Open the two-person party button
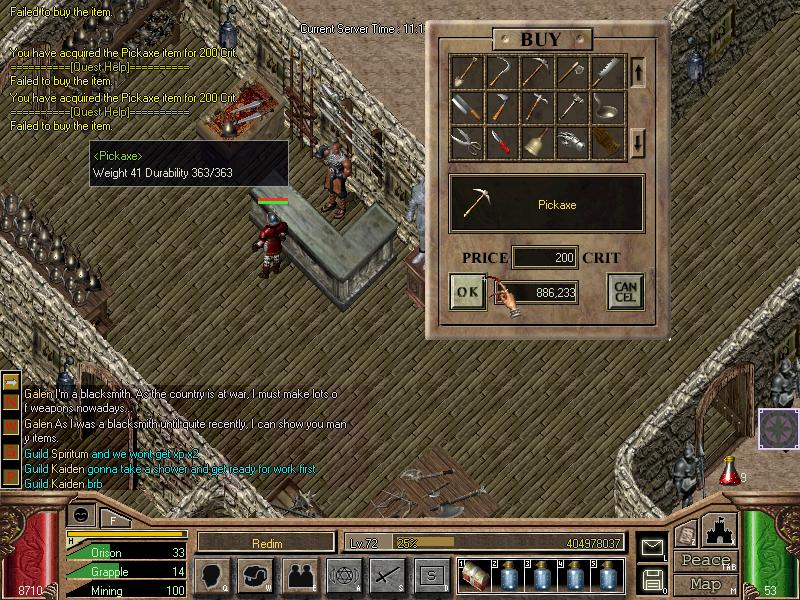The image size is (800, 600). point(300,574)
